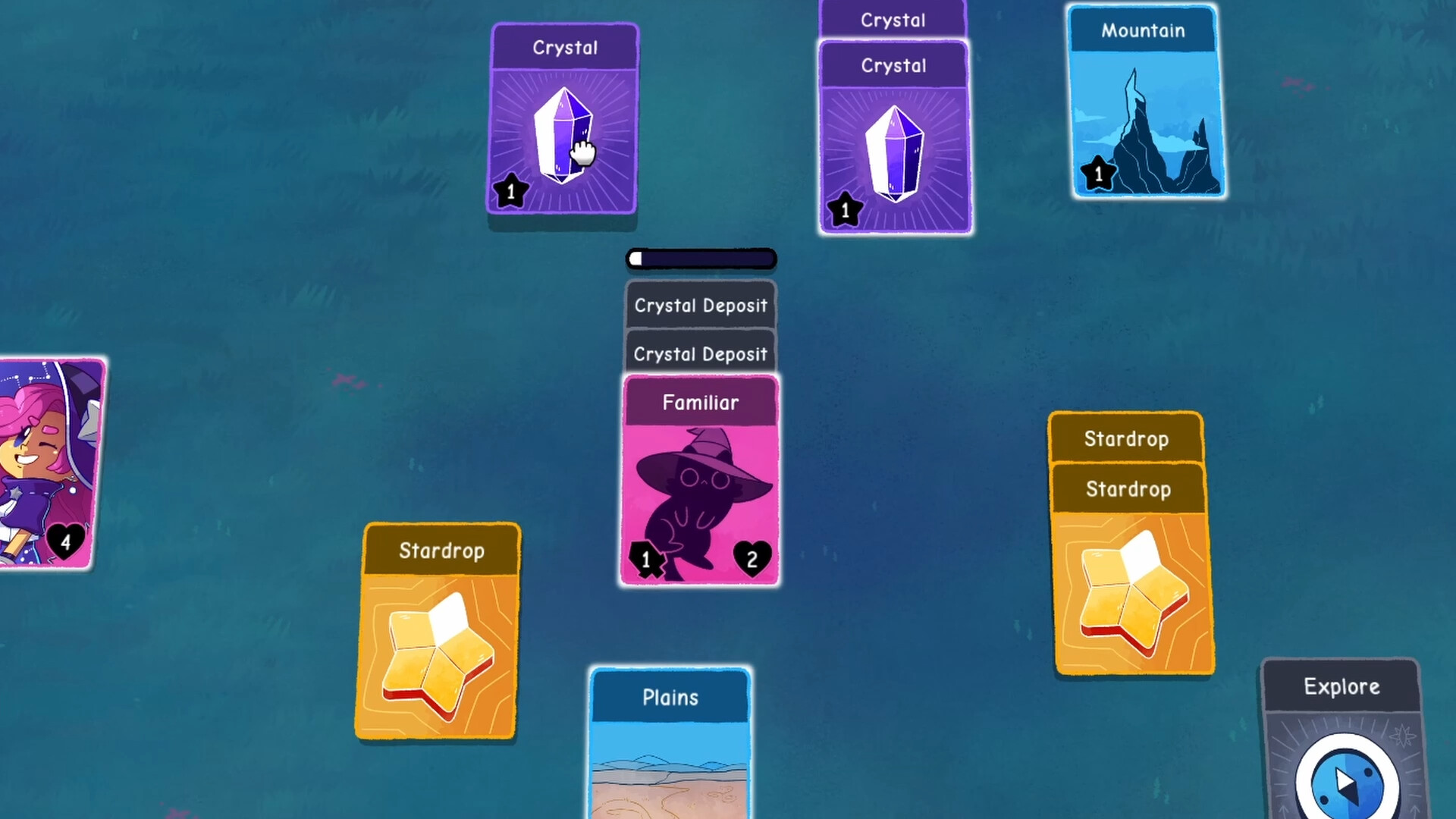Click the Familiar card title bar
Screen dimensions: 1456x819
tap(700, 402)
